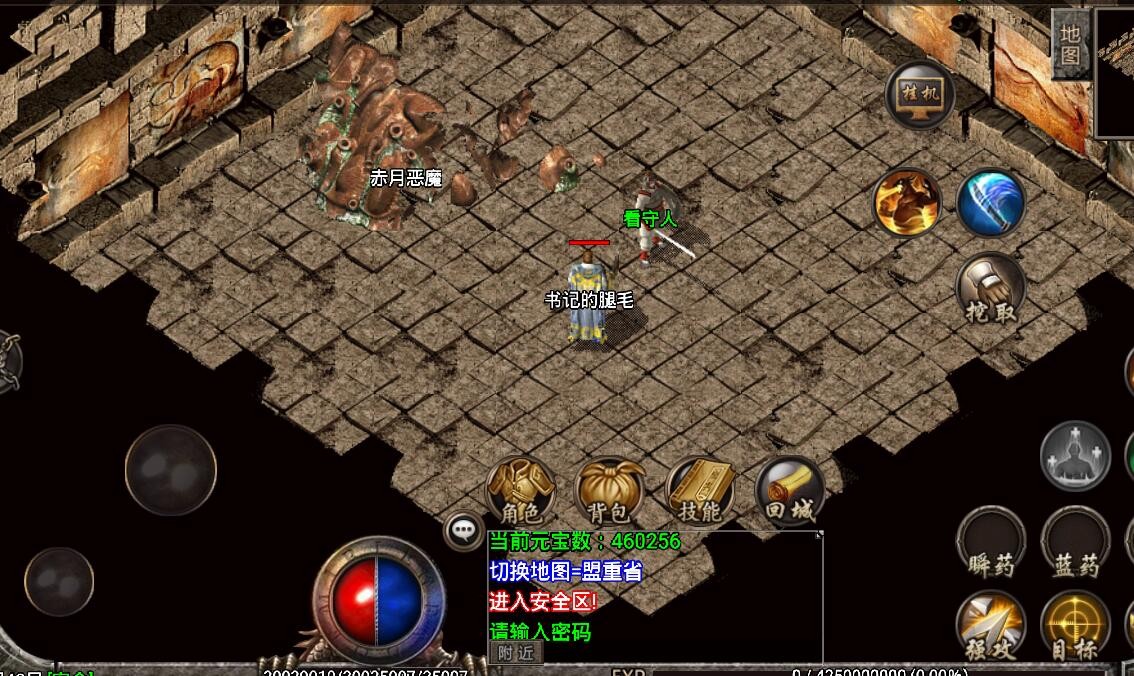Viewport: 1134px width, 676px height.
Task: Tap the grey figure-with-crosses icon
Action: tap(1075, 457)
